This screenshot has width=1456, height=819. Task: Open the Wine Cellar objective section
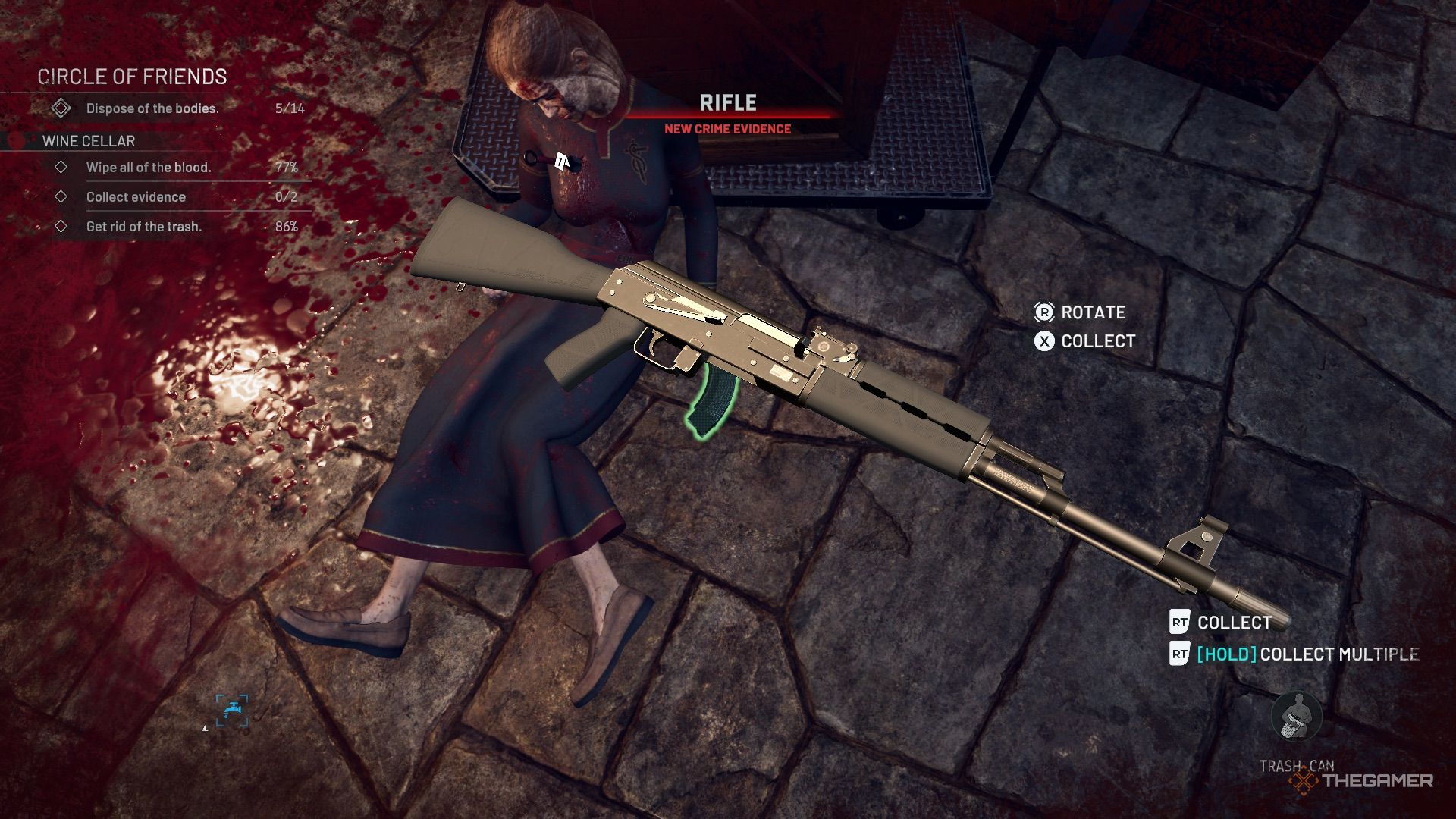89,141
